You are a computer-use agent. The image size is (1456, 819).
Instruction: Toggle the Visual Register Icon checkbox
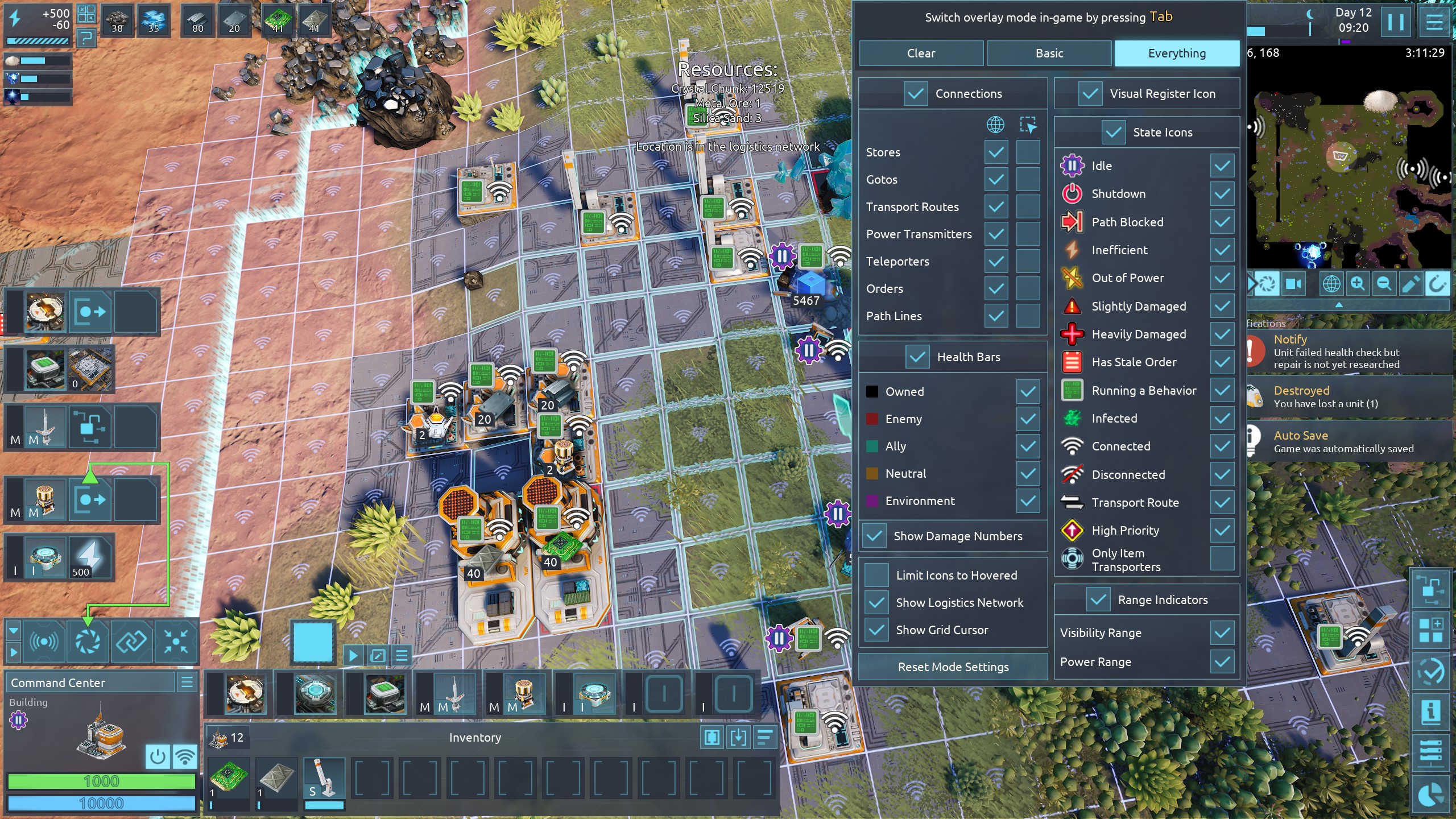click(x=1090, y=94)
